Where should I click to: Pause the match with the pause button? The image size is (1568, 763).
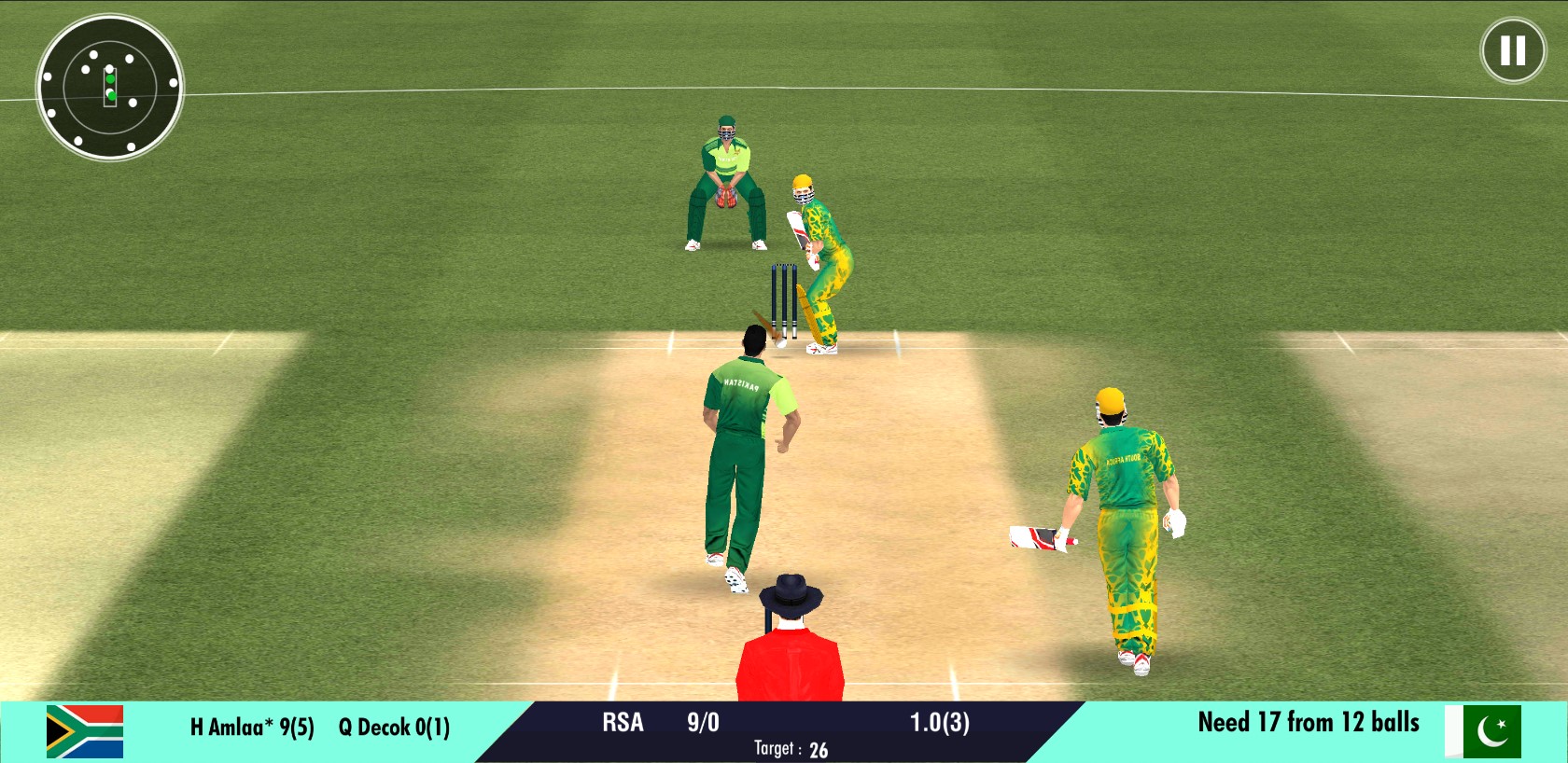click(x=1513, y=50)
